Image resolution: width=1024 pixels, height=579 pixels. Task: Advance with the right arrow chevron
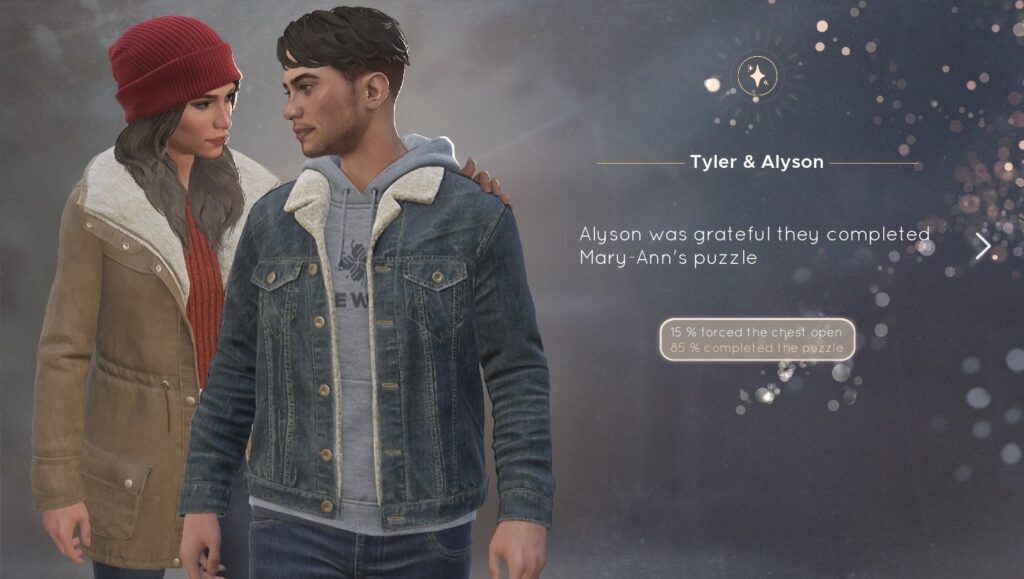click(x=983, y=247)
